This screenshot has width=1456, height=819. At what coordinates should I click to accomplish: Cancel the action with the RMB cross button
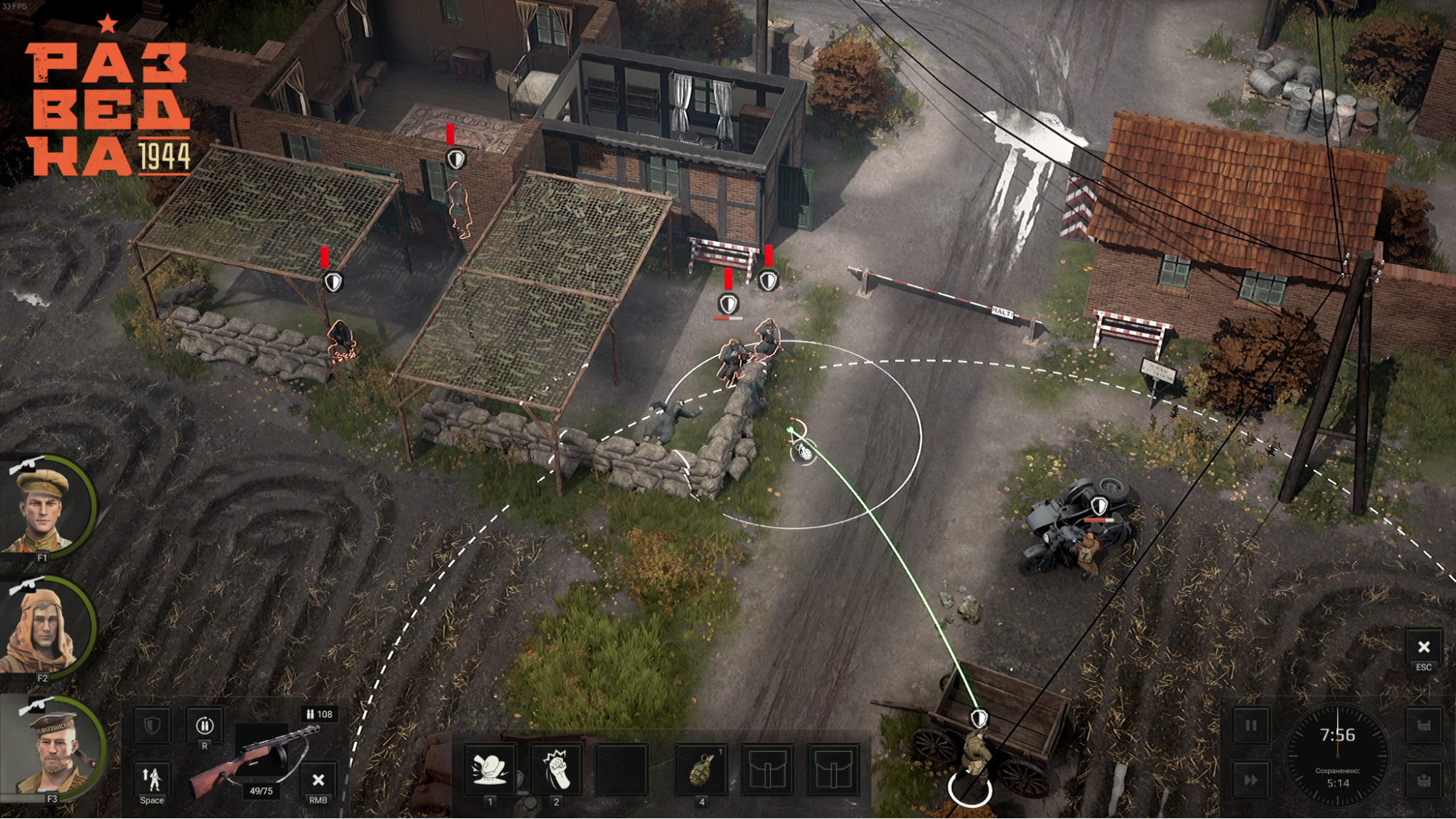point(318,780)
